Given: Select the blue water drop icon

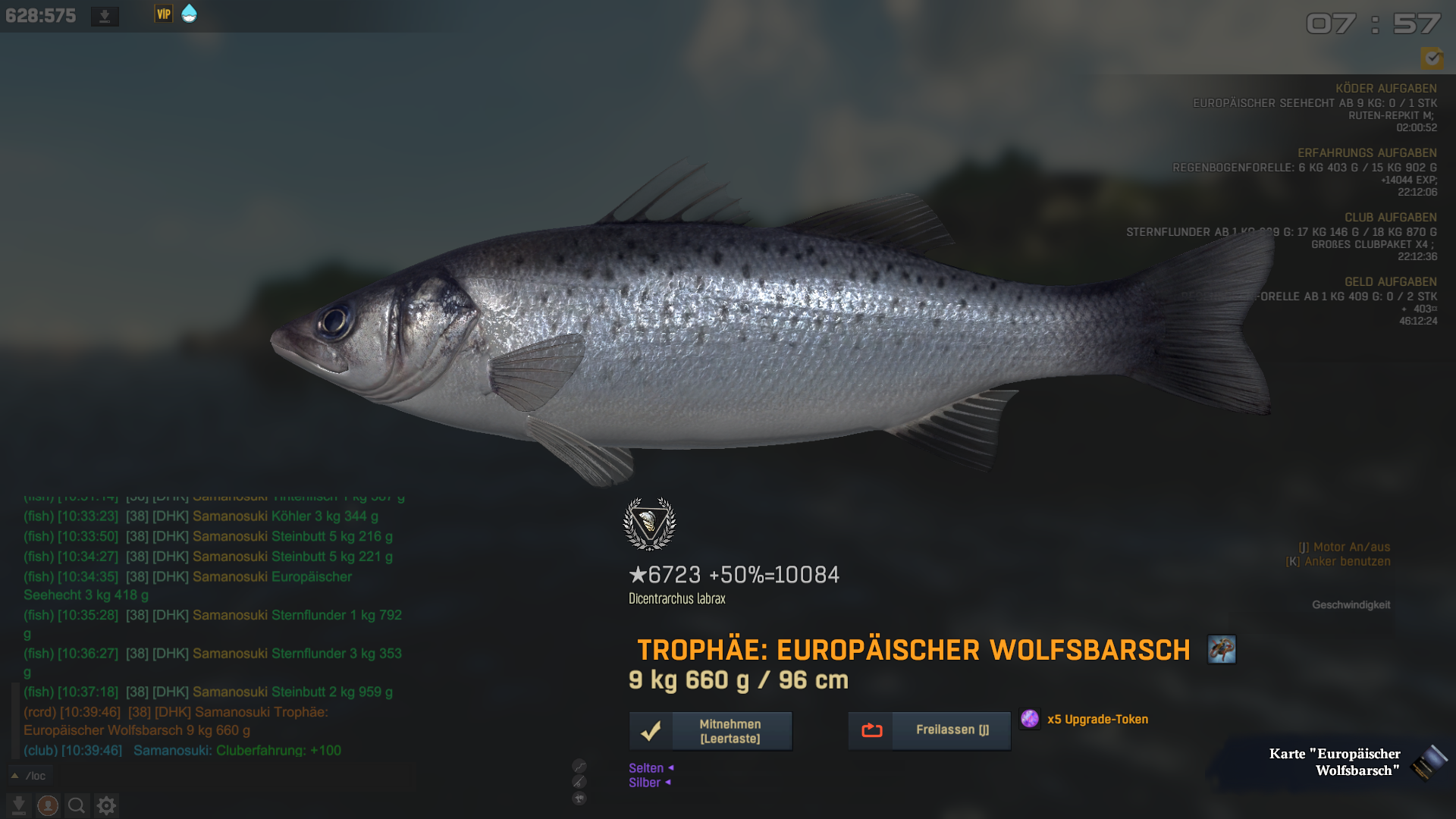Looking at the screenshot, I should (190, 14).
